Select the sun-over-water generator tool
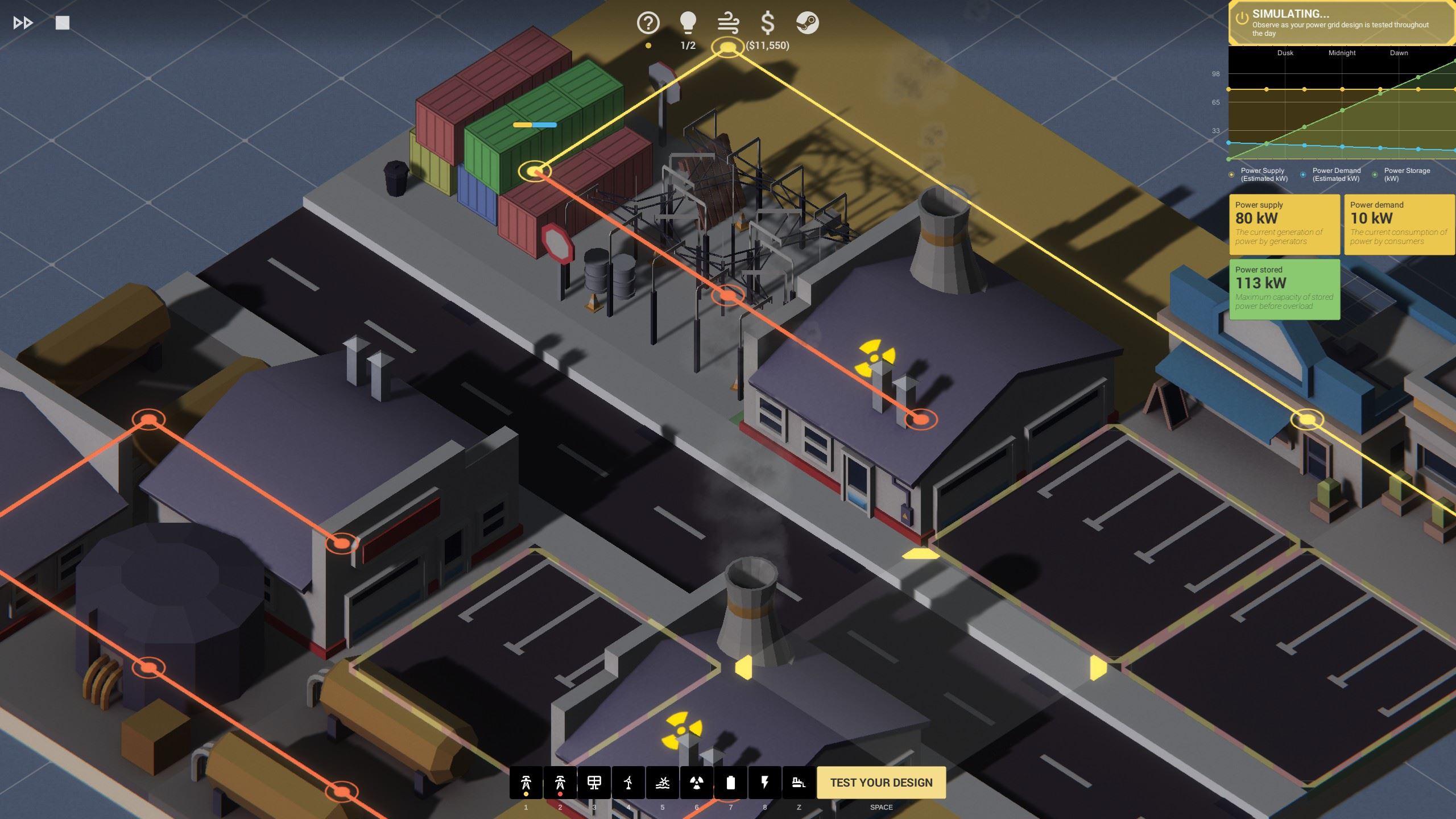This screenshot has height=819, width=1456. point(663,783)
